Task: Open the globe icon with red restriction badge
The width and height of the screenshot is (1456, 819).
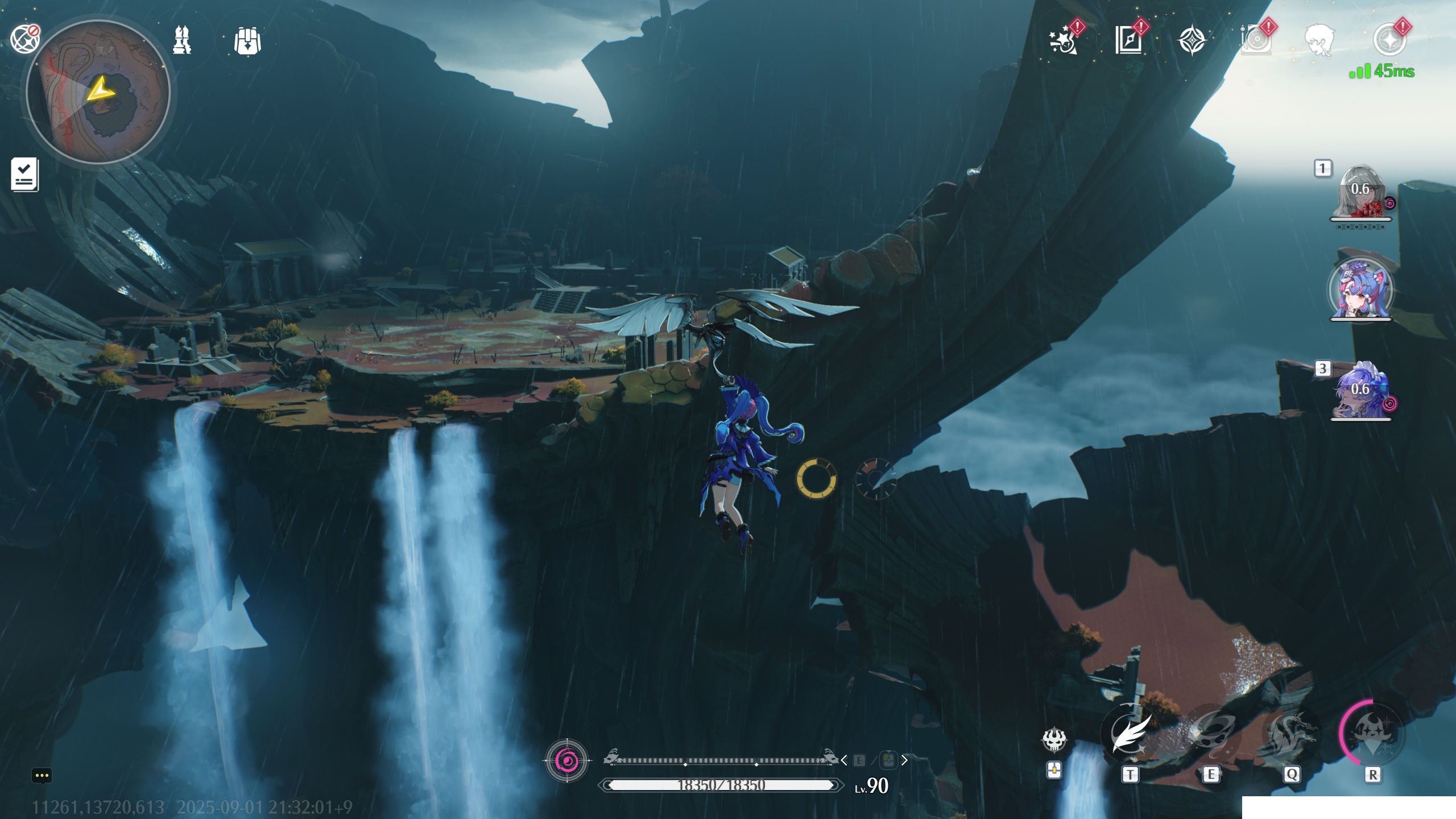Action: pos(25,39)
